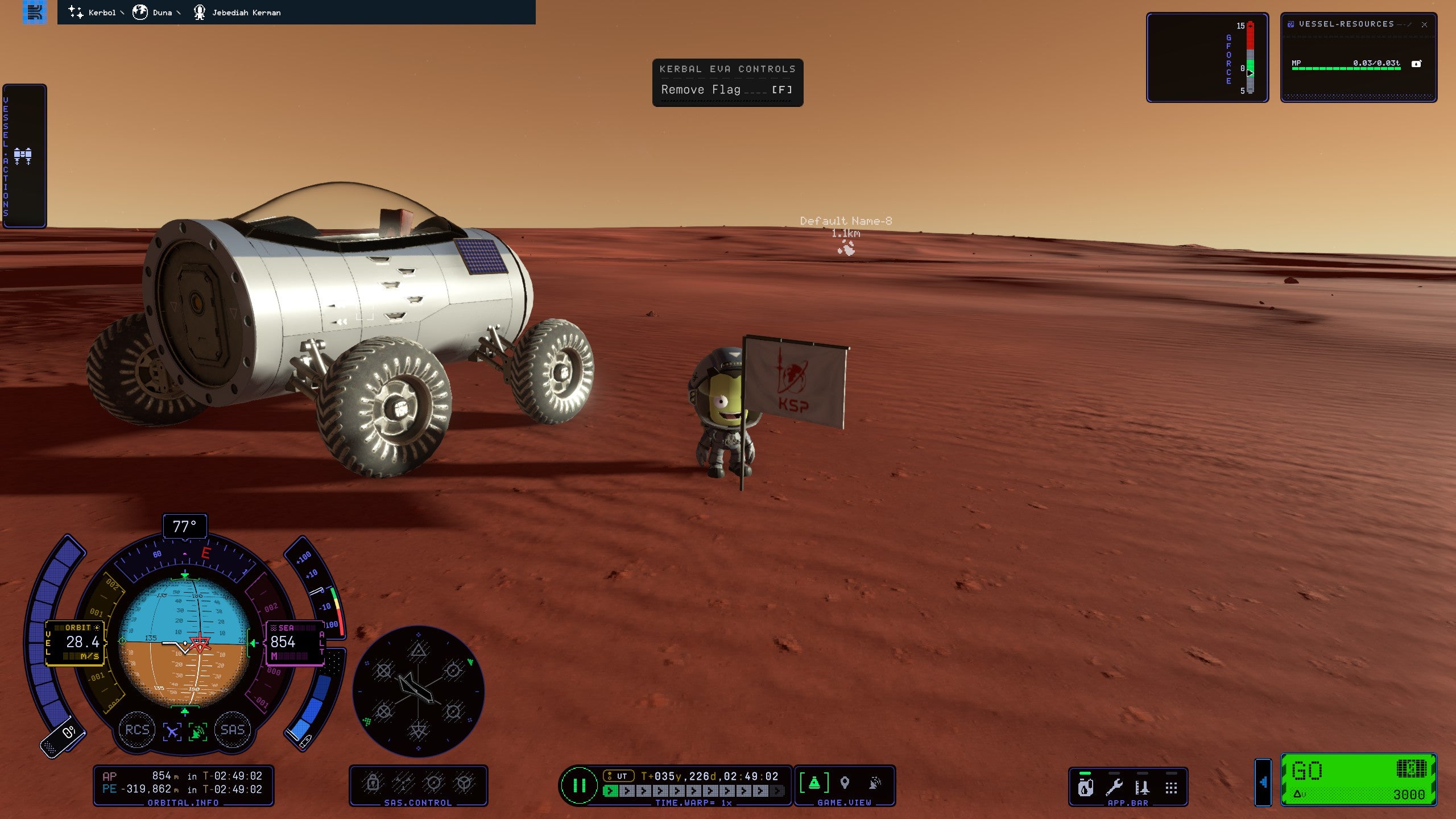
Task: Toggle the SAS button on the navball
Action: (x=232, y=730)
